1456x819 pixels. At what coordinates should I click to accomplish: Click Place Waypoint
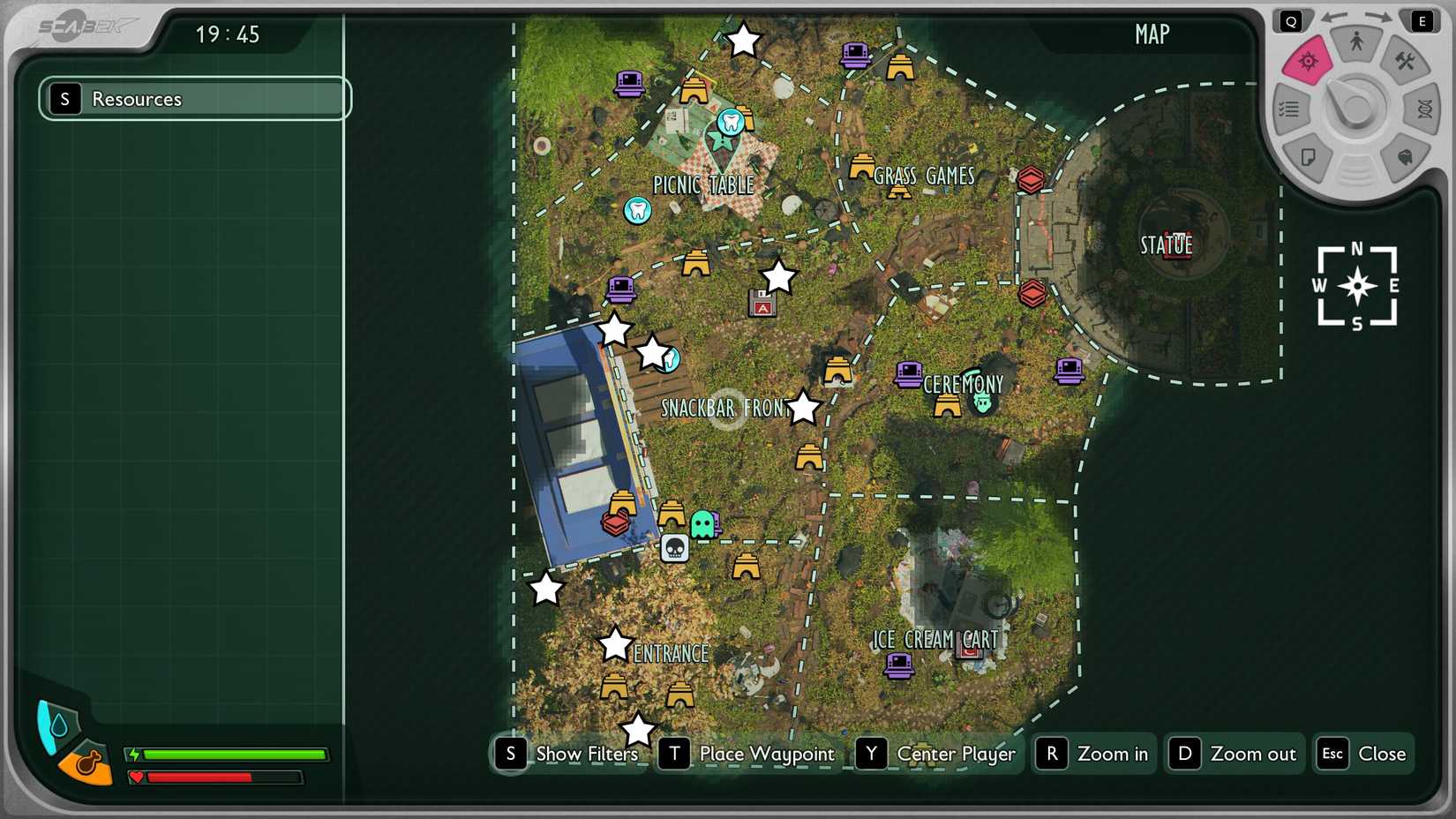pos(766,754)
